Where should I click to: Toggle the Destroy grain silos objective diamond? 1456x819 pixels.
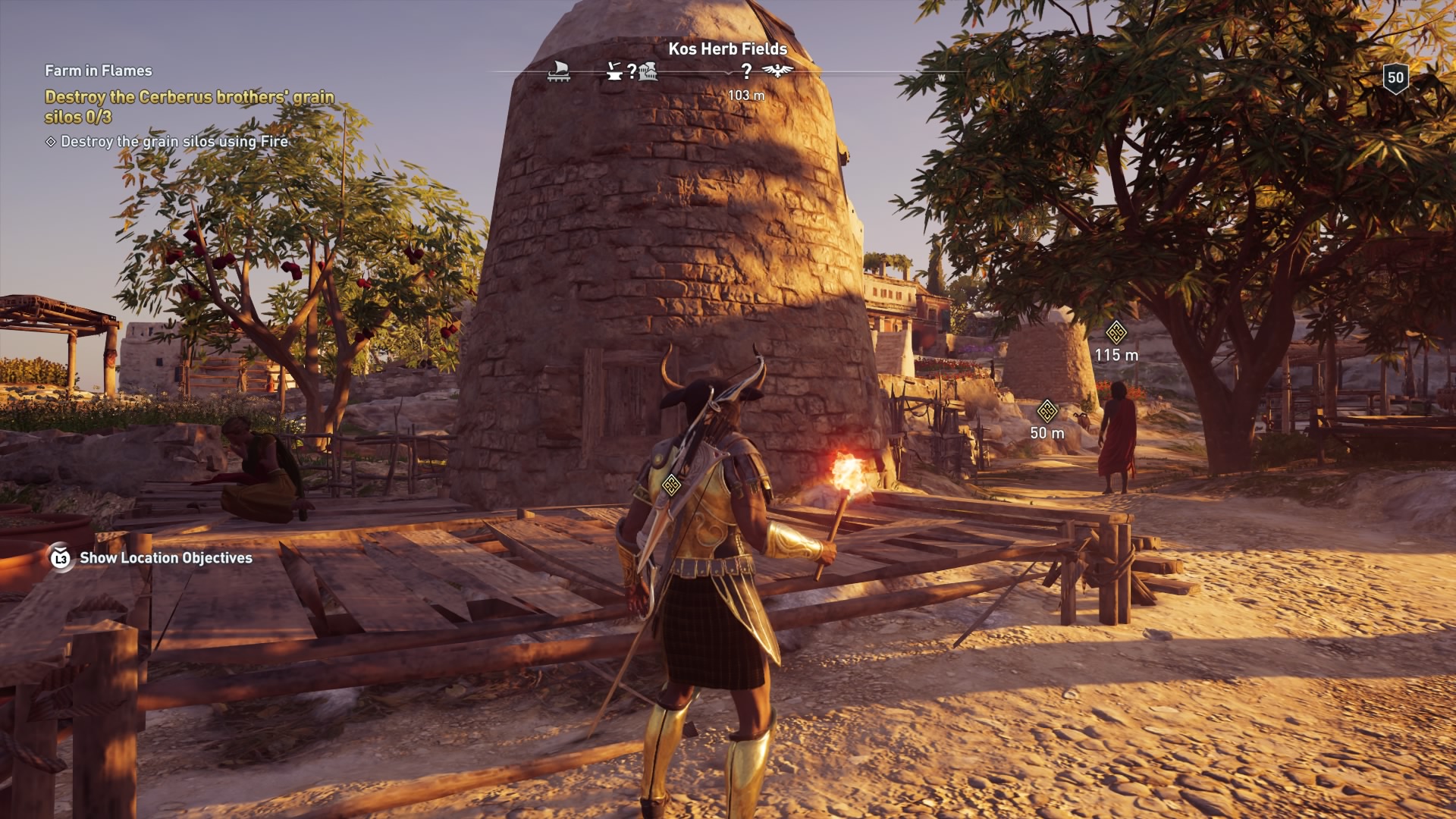click(x=50, y=141)
